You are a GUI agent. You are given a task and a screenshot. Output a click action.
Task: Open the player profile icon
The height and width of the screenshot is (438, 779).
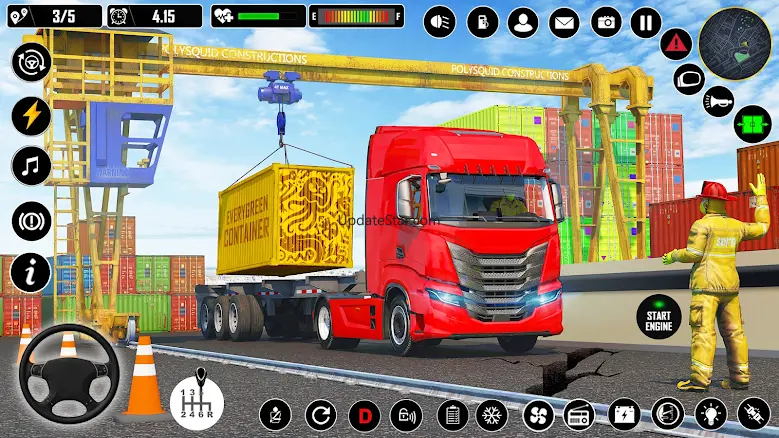point(522,21)
